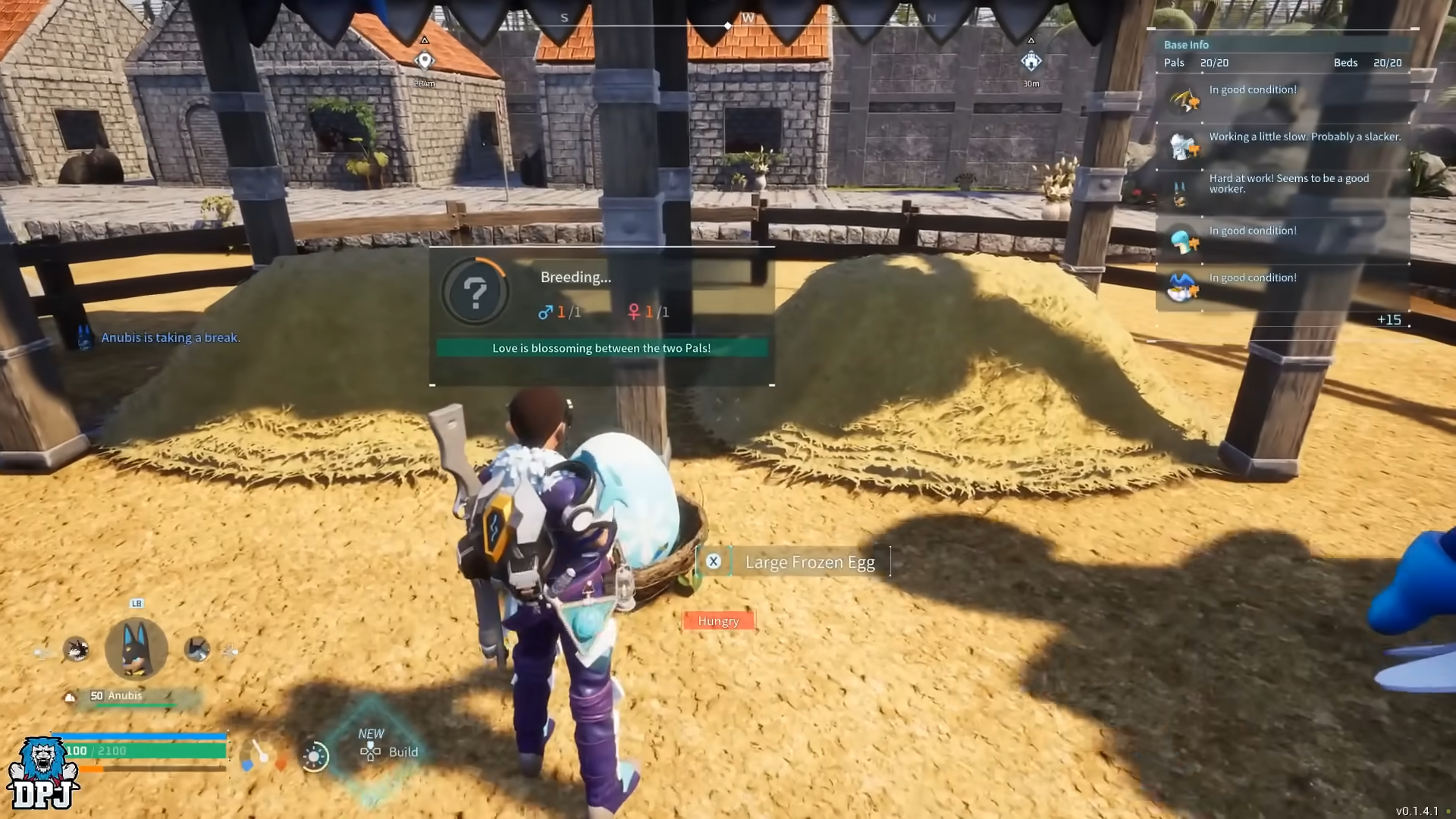This screenshot has height=819, width=1456.
Task: Select the teal dinosaur pal row
Action: (1283, 238)
